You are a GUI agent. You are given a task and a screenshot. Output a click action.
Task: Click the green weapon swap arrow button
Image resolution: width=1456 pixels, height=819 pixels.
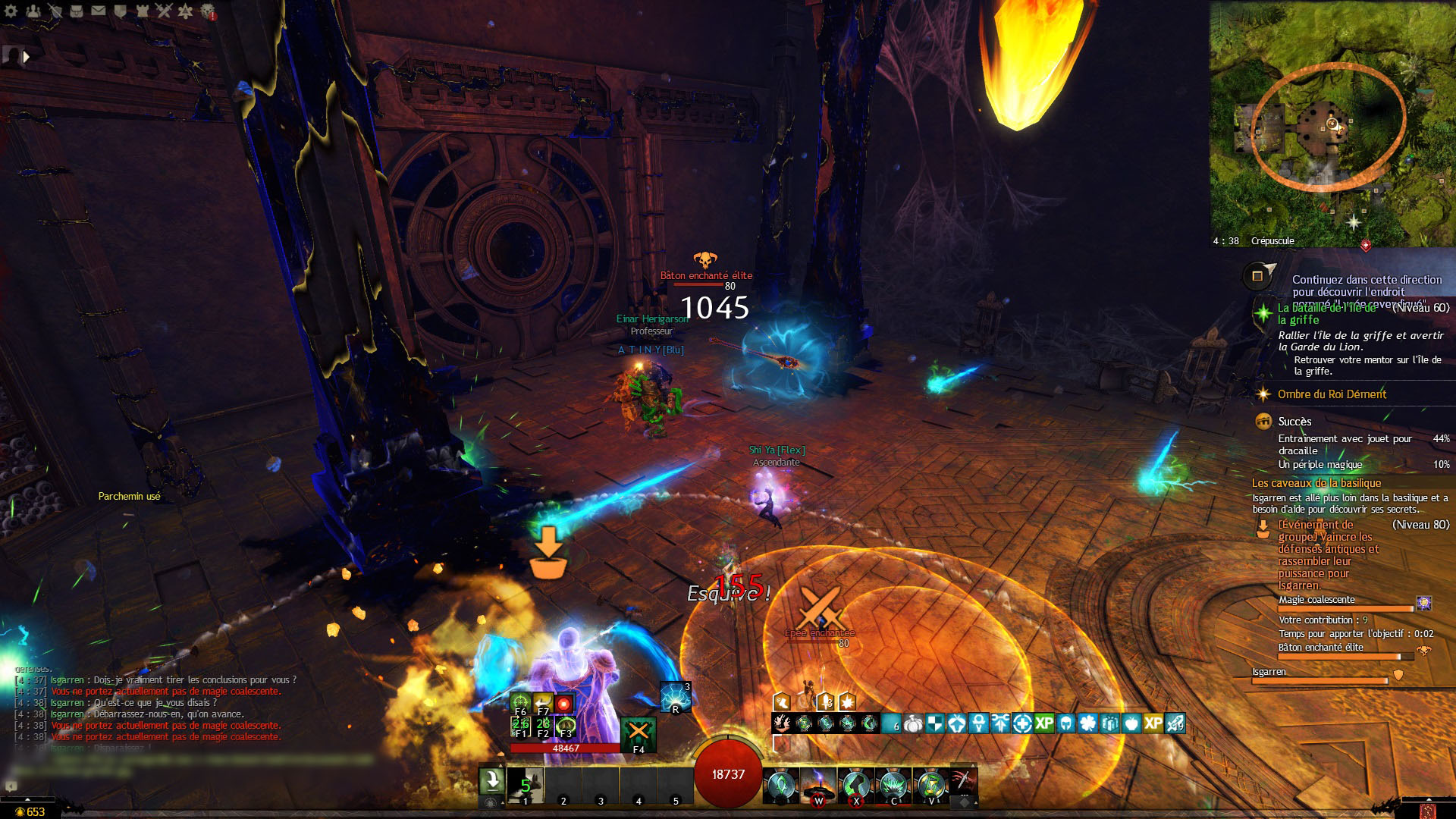coord(491,780)
